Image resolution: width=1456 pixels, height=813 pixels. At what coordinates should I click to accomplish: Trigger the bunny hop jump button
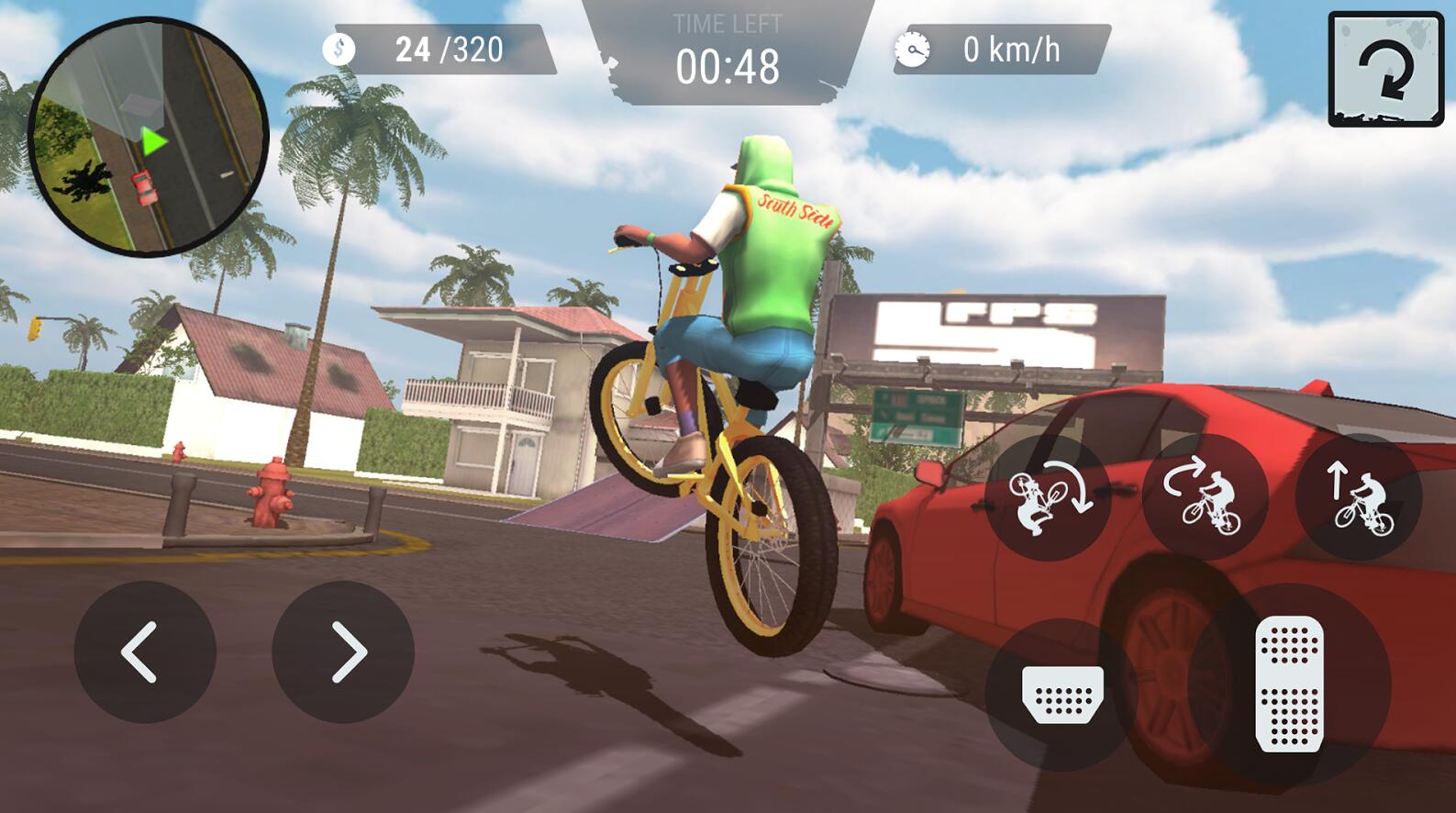click(x=1359, y=498)
